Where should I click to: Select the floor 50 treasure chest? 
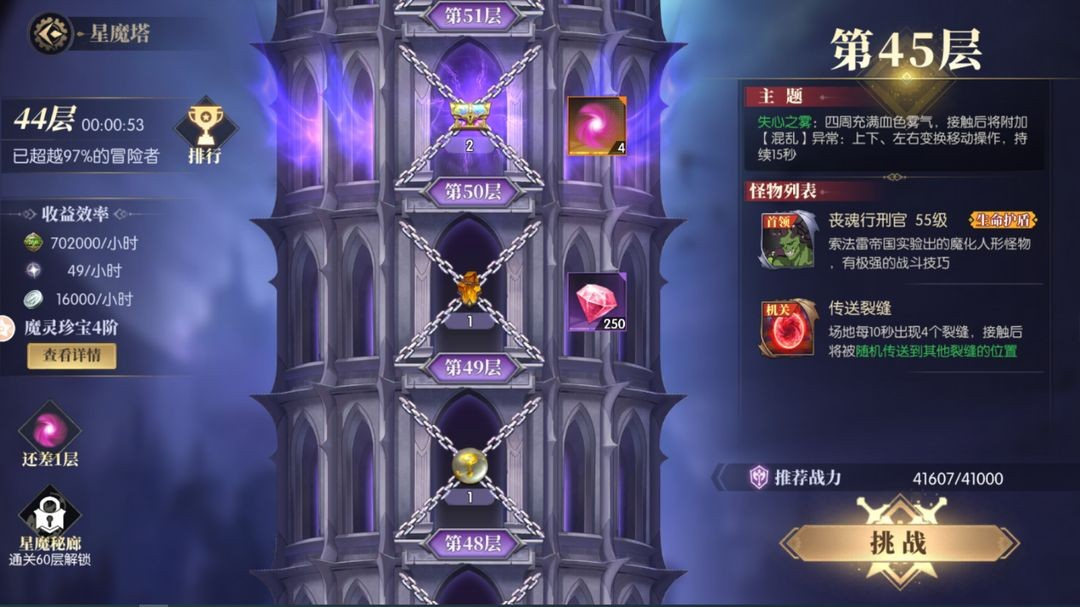tap(469, 116)
